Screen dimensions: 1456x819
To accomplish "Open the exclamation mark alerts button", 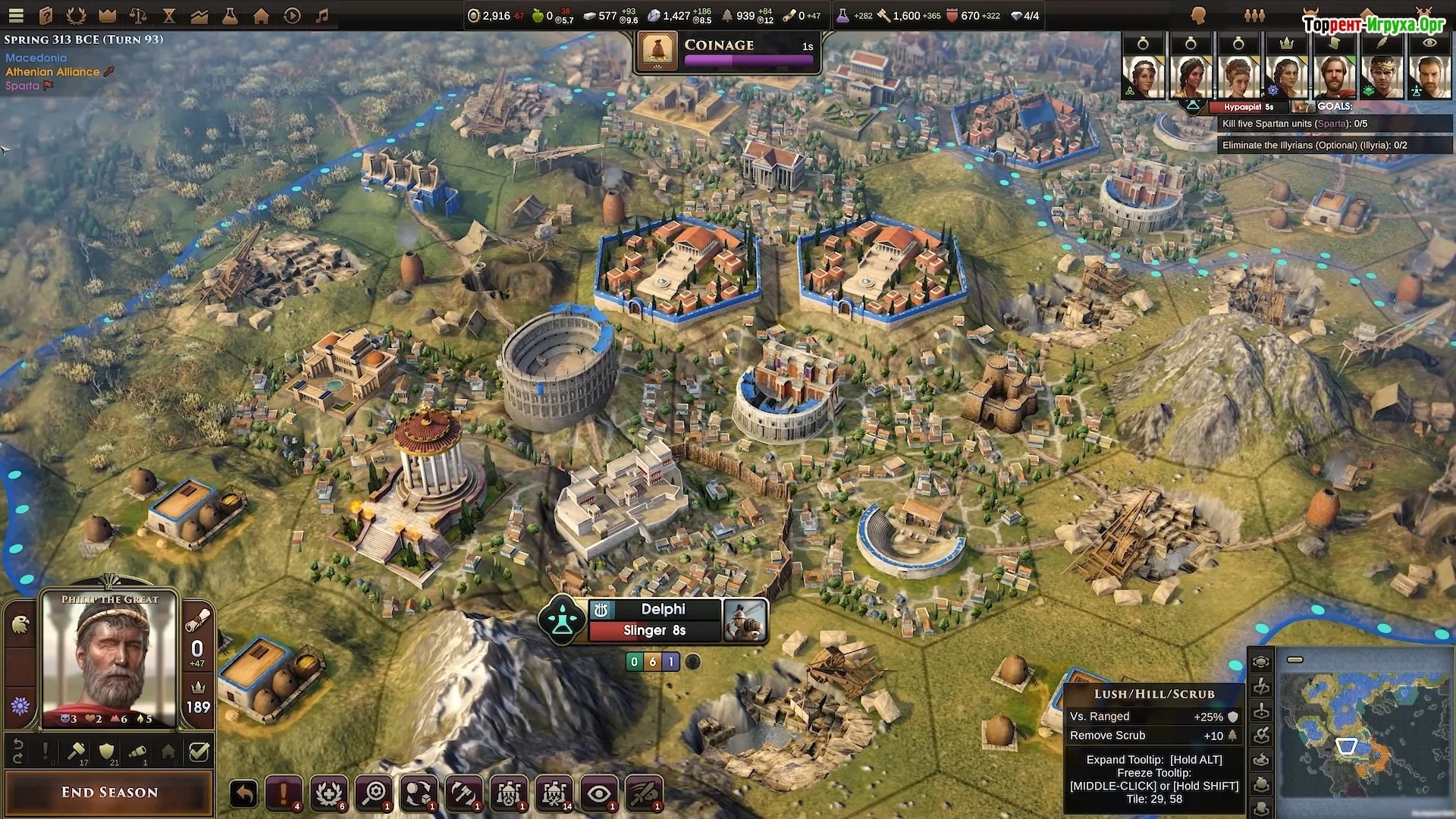I will (284, 794).
